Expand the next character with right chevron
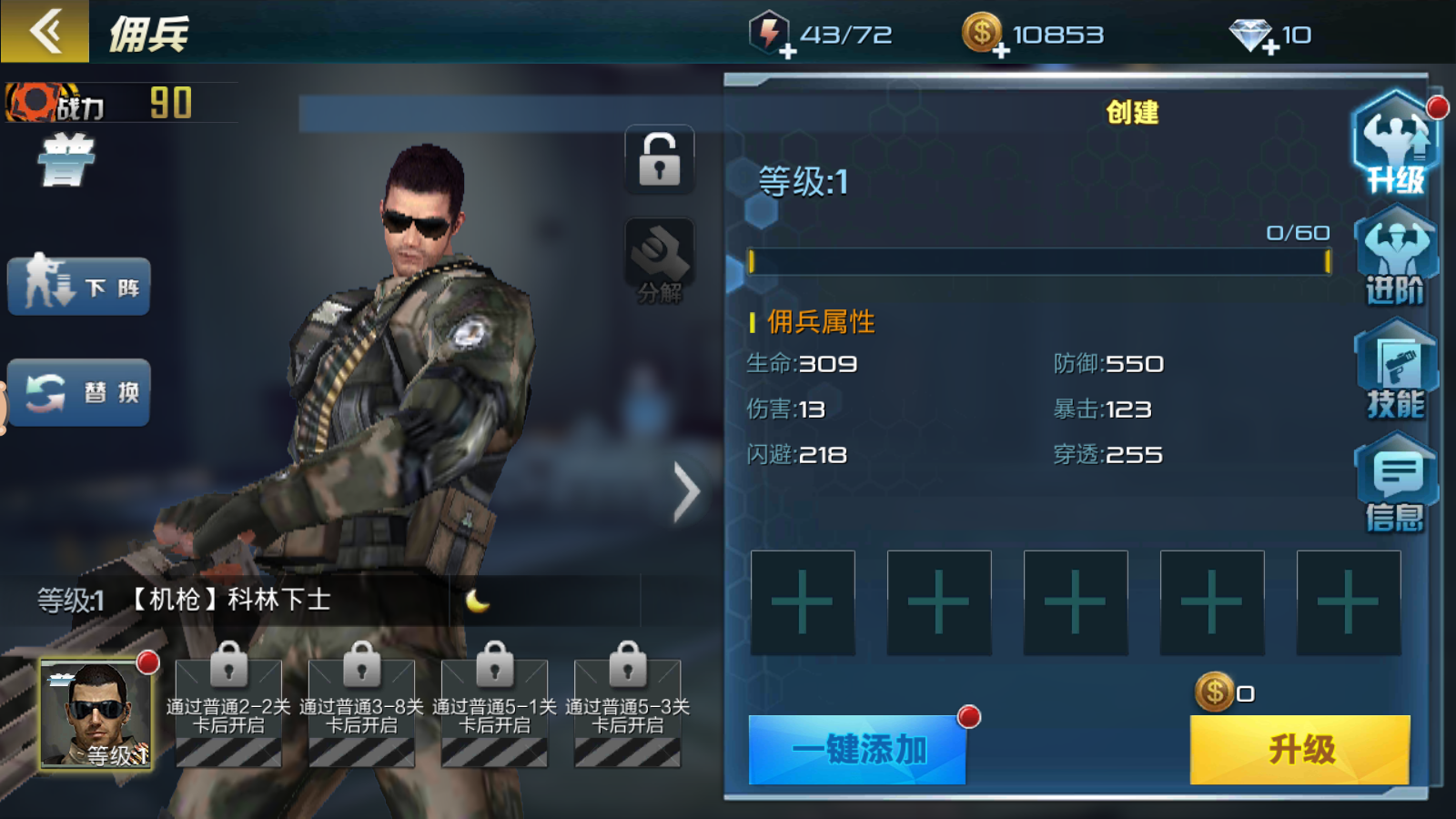The height and width of the screenshot is (819, 1456). [x=685, y=490]
